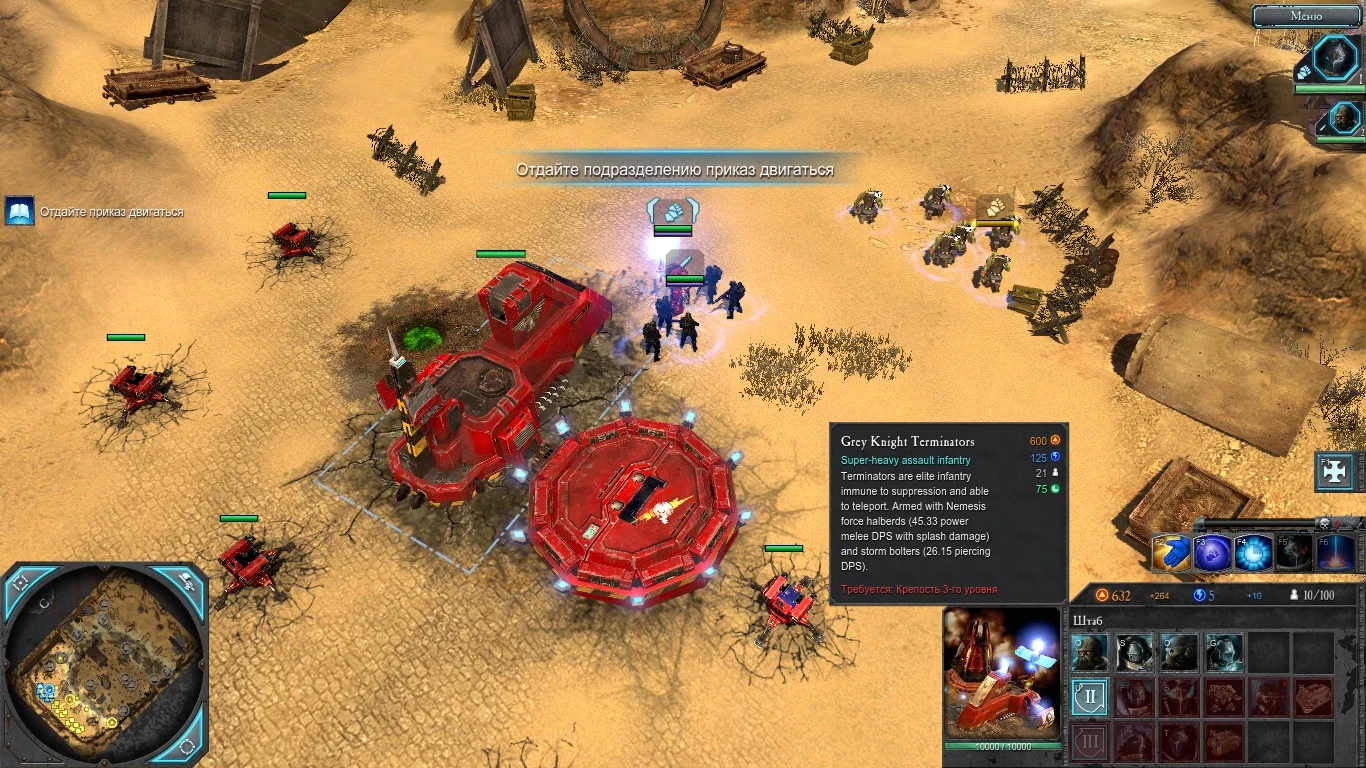Queue the S-hotkey infantry squad in Штаб panel
Viewport: 1366px width, 768px height.
1133,651
